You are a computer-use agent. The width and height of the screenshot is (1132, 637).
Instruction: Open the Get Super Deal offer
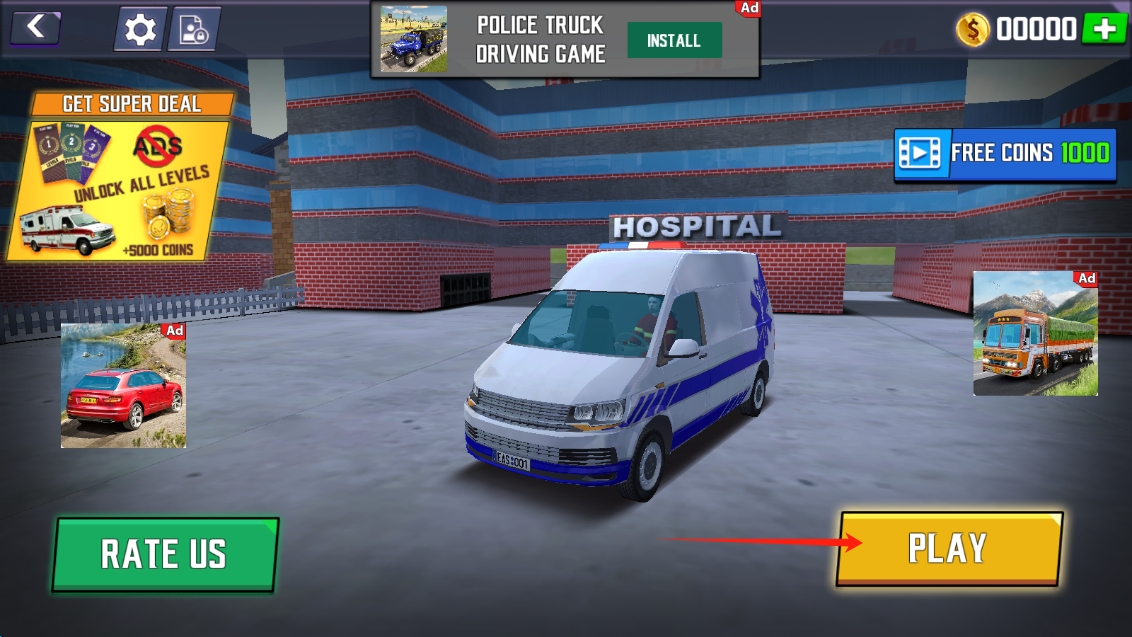pyautogui.click(x=120, y=177)
